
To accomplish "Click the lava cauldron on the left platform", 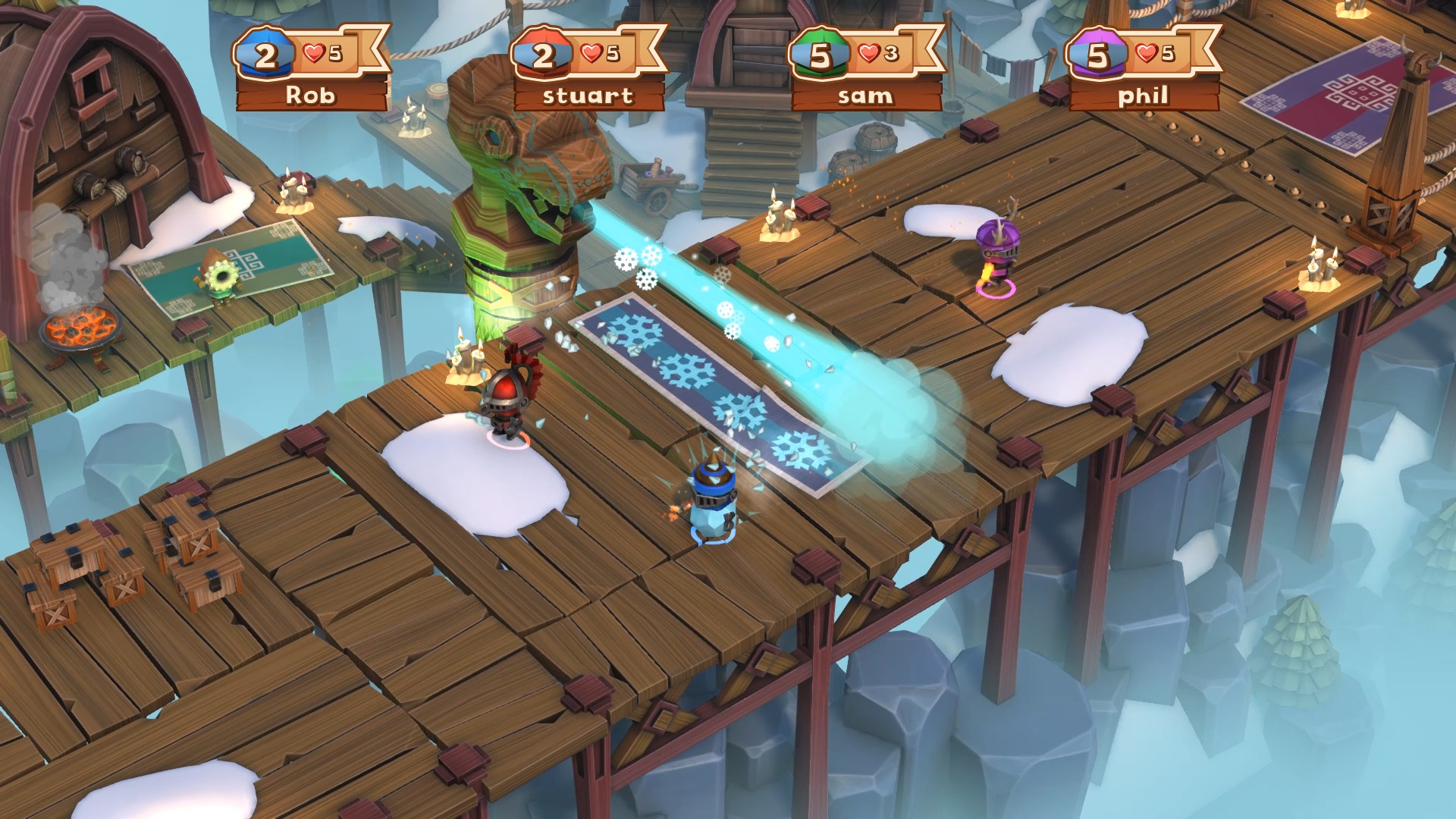I will pos(82,326).
